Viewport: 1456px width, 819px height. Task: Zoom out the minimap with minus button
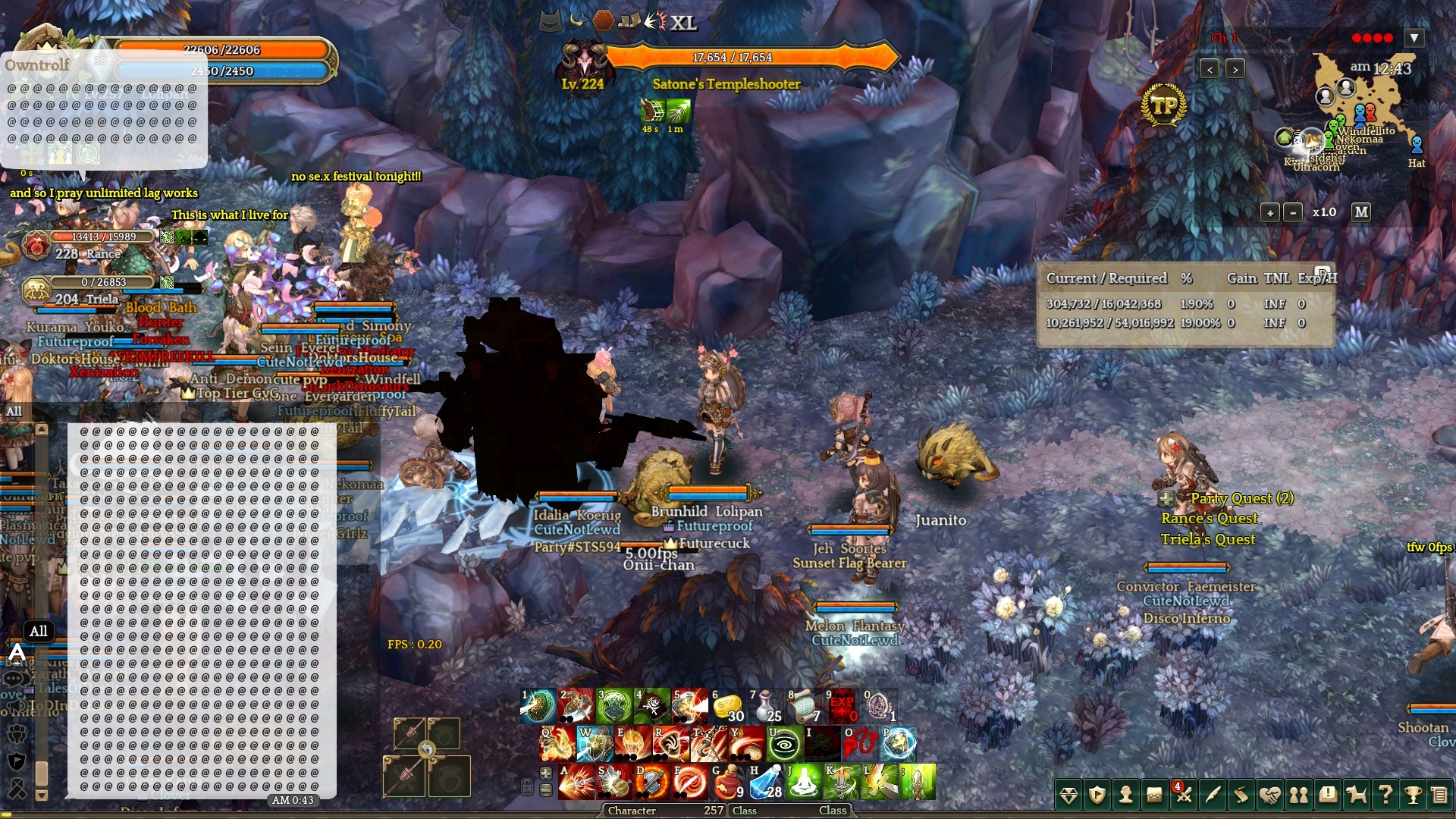click(x=1293, y=213)
